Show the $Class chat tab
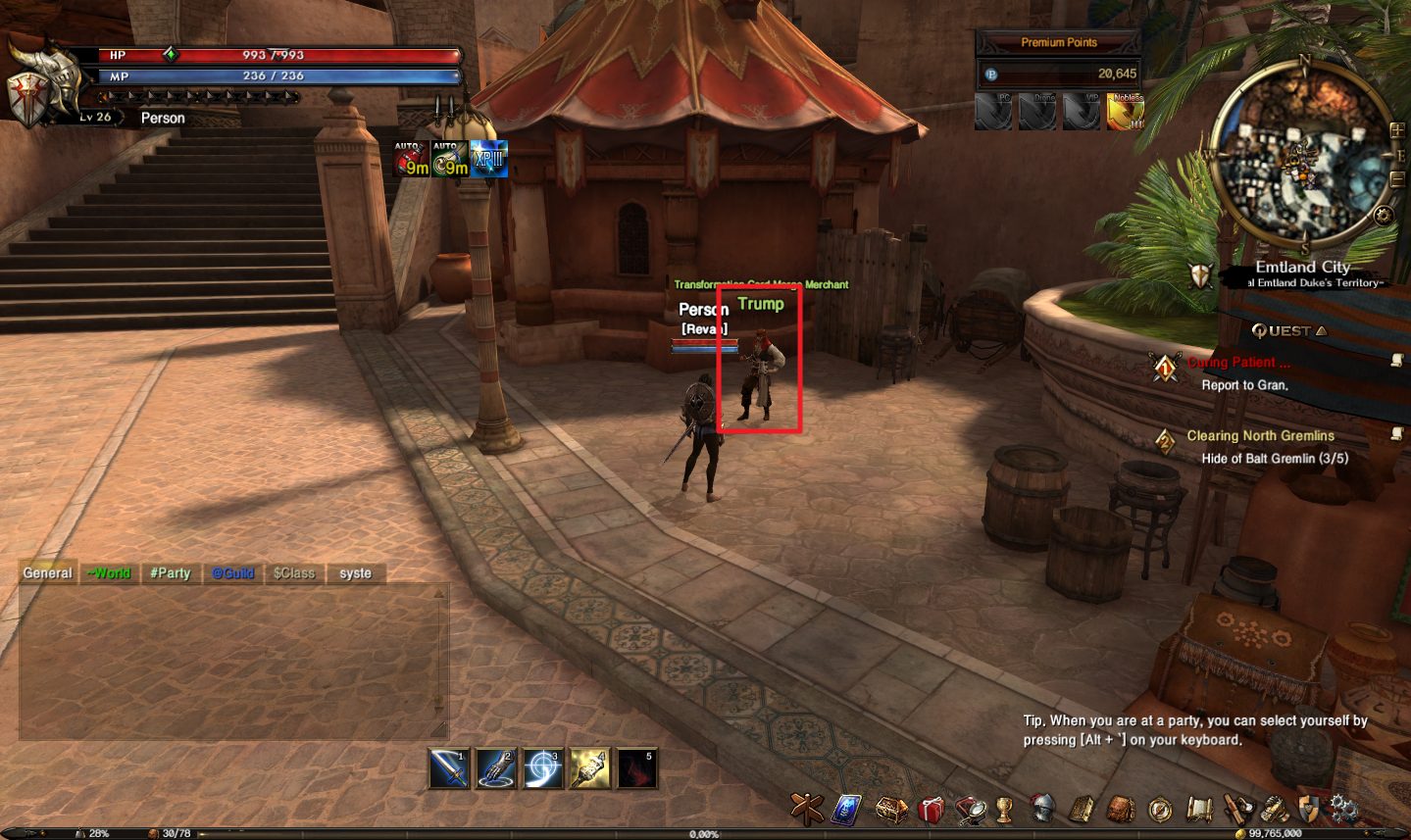Image resolution: width=1411 pixels, height=840 pixels. pyautogui.click(x=294, y=573)
